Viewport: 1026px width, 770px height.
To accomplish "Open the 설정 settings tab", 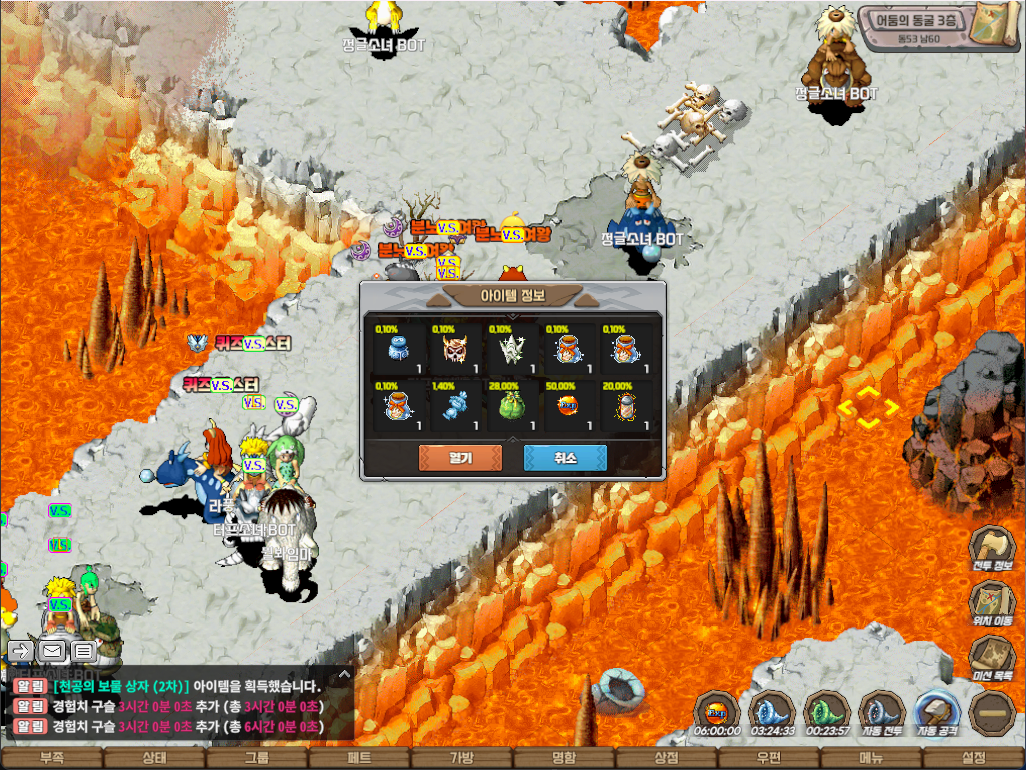I will (x=973, y=758).
